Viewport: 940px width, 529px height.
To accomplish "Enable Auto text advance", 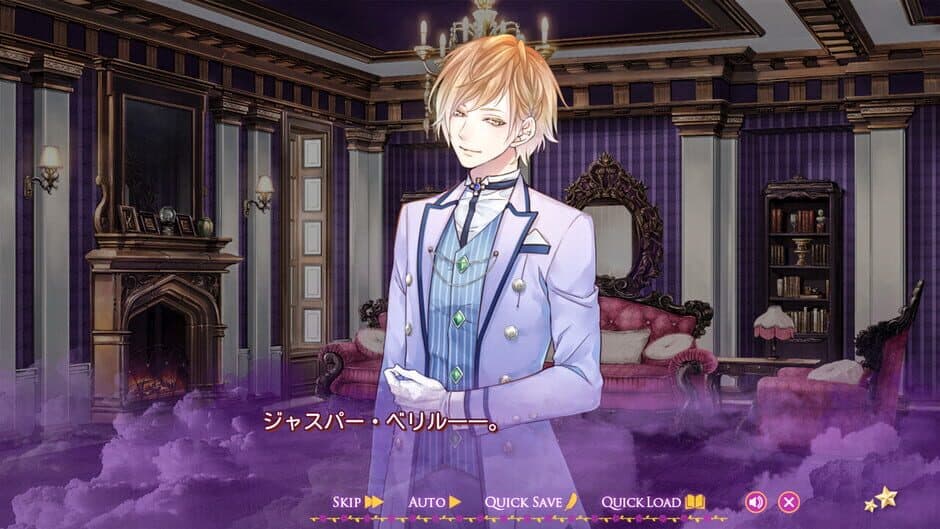I will click(435, 501).
